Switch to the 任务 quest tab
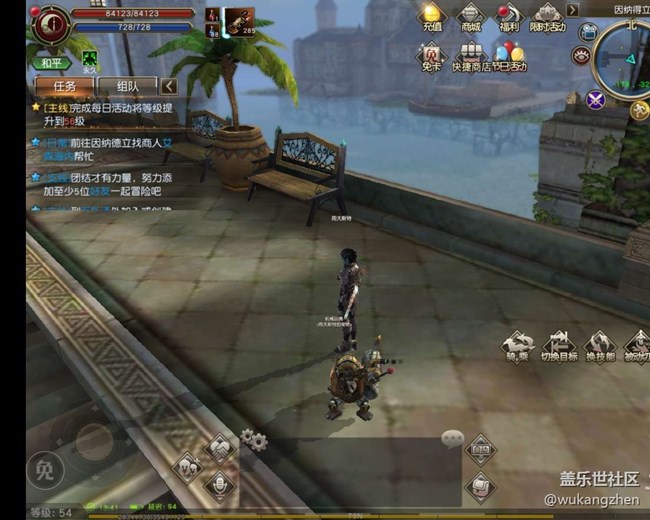Viewport: 650px width, 520px height. pos(64,86)
